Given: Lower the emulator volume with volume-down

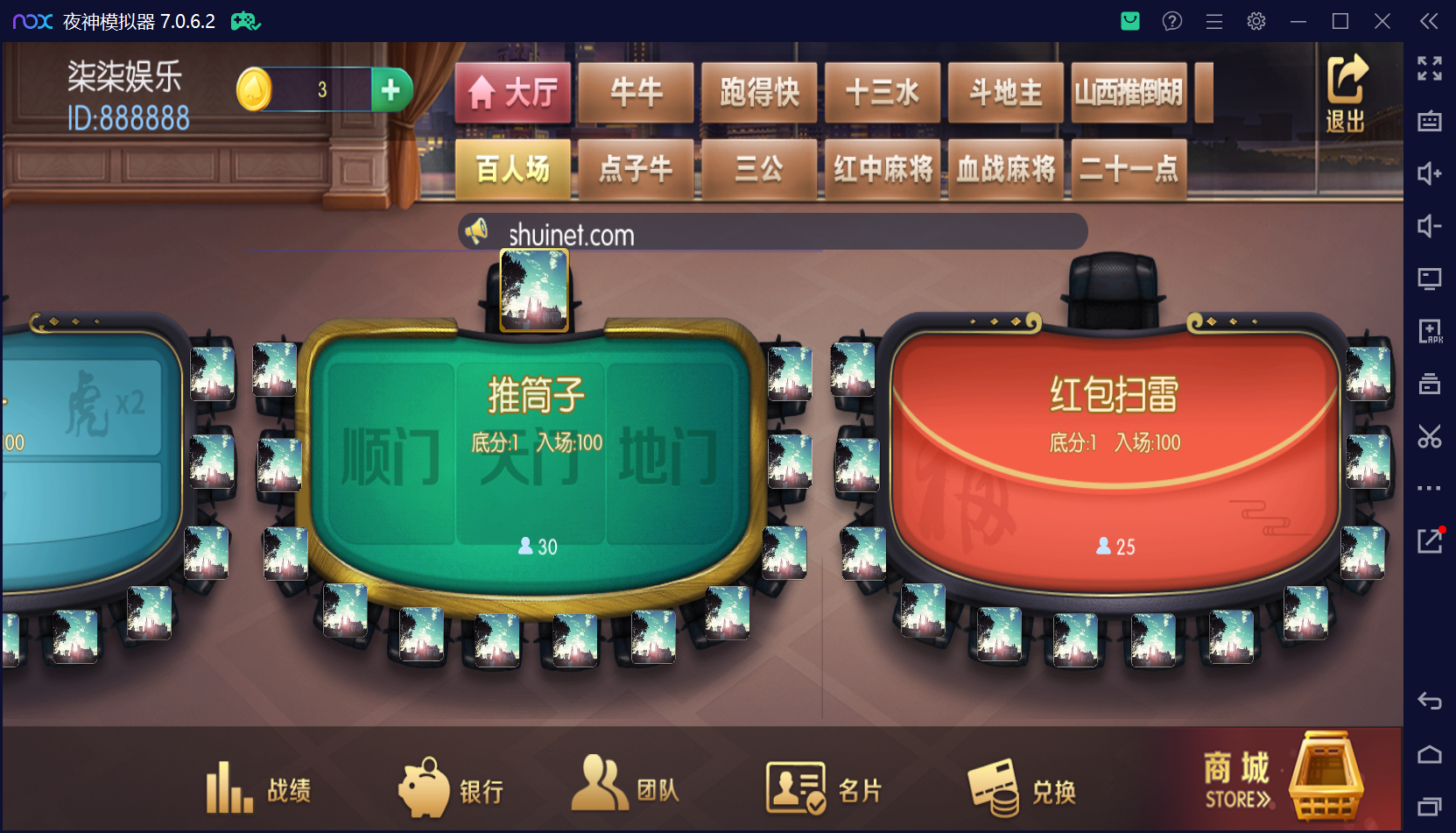Looking at the screenshot, I should tap(1429, 226).
